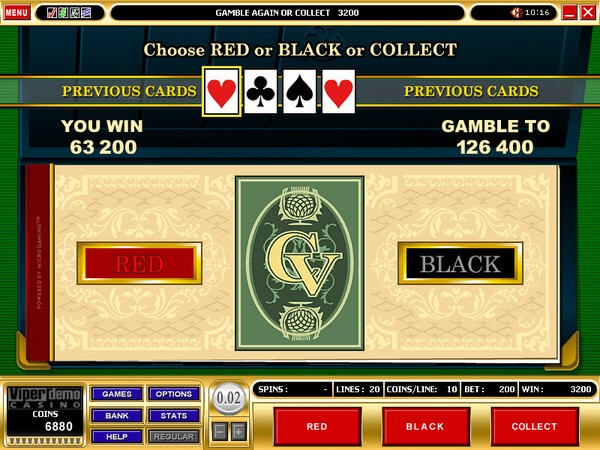Click the face-down gamble card

(299, 264)
